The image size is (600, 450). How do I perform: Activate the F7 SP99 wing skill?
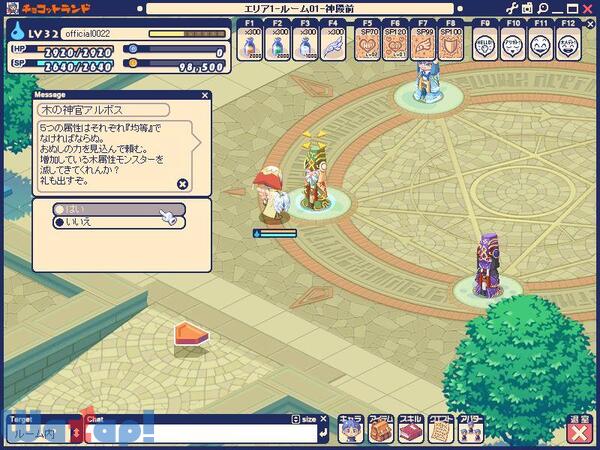coord(425,45)
